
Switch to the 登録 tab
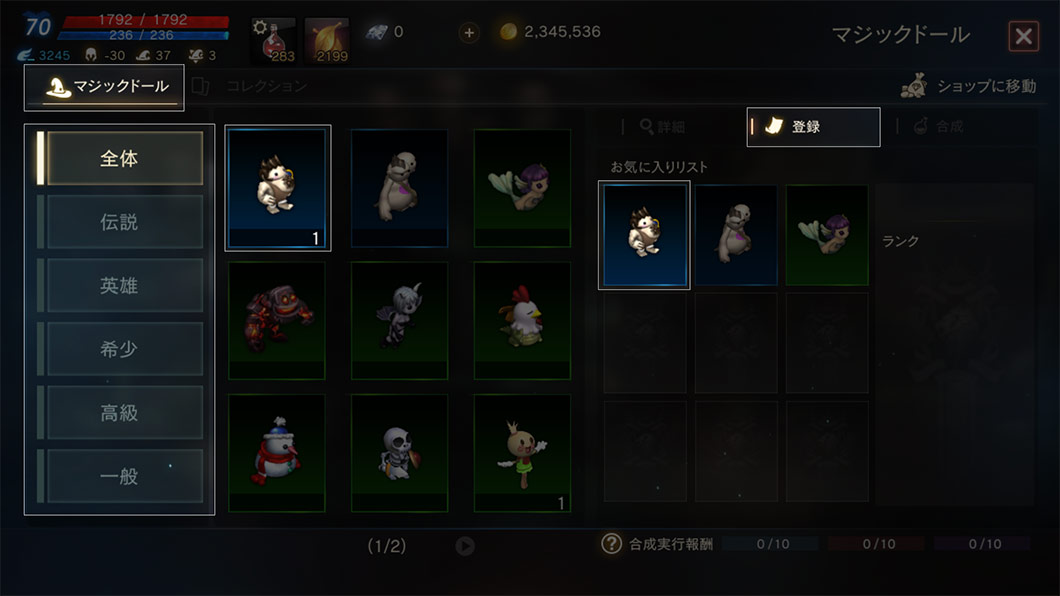click(x=813, y=127)
